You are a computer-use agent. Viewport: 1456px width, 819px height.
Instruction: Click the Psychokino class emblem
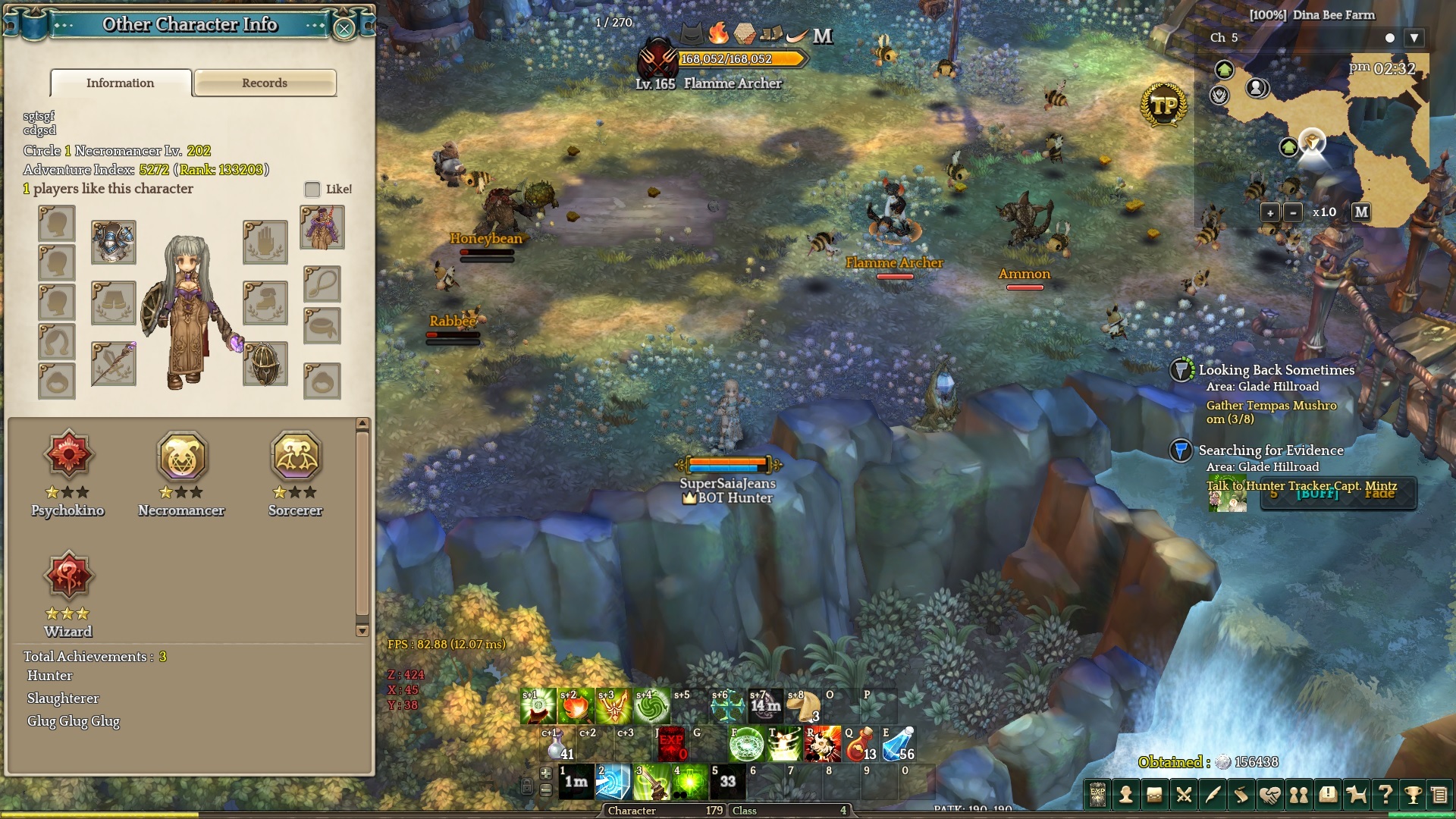coord(68,455)
